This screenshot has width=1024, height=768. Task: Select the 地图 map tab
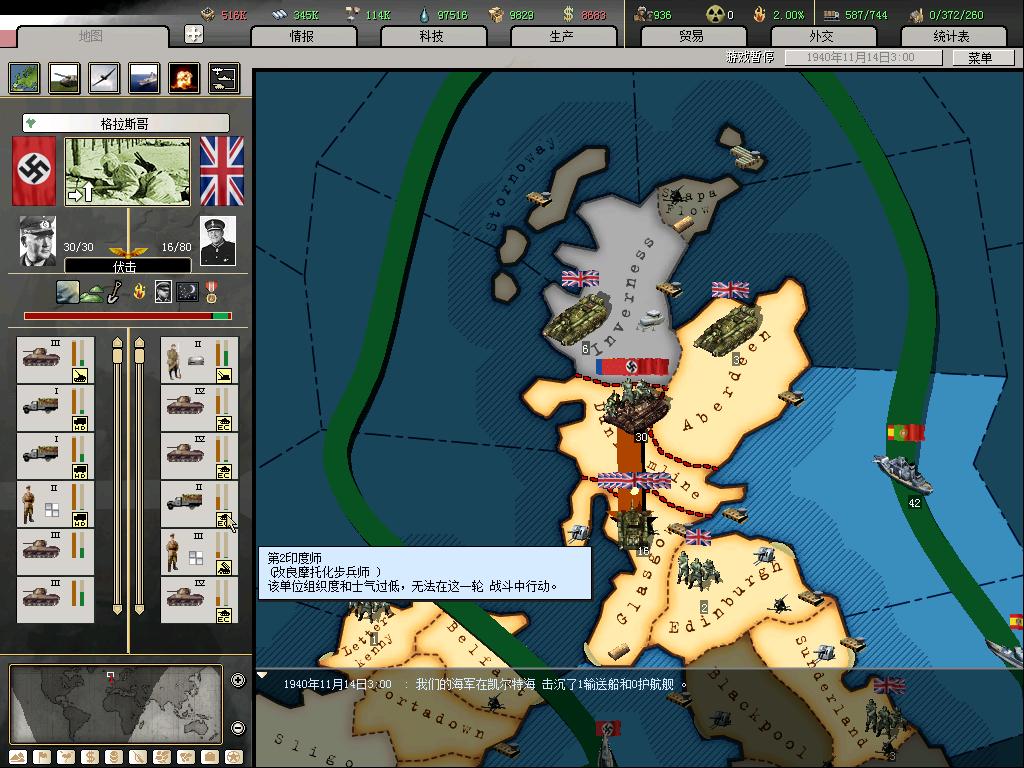click(90, 36)
